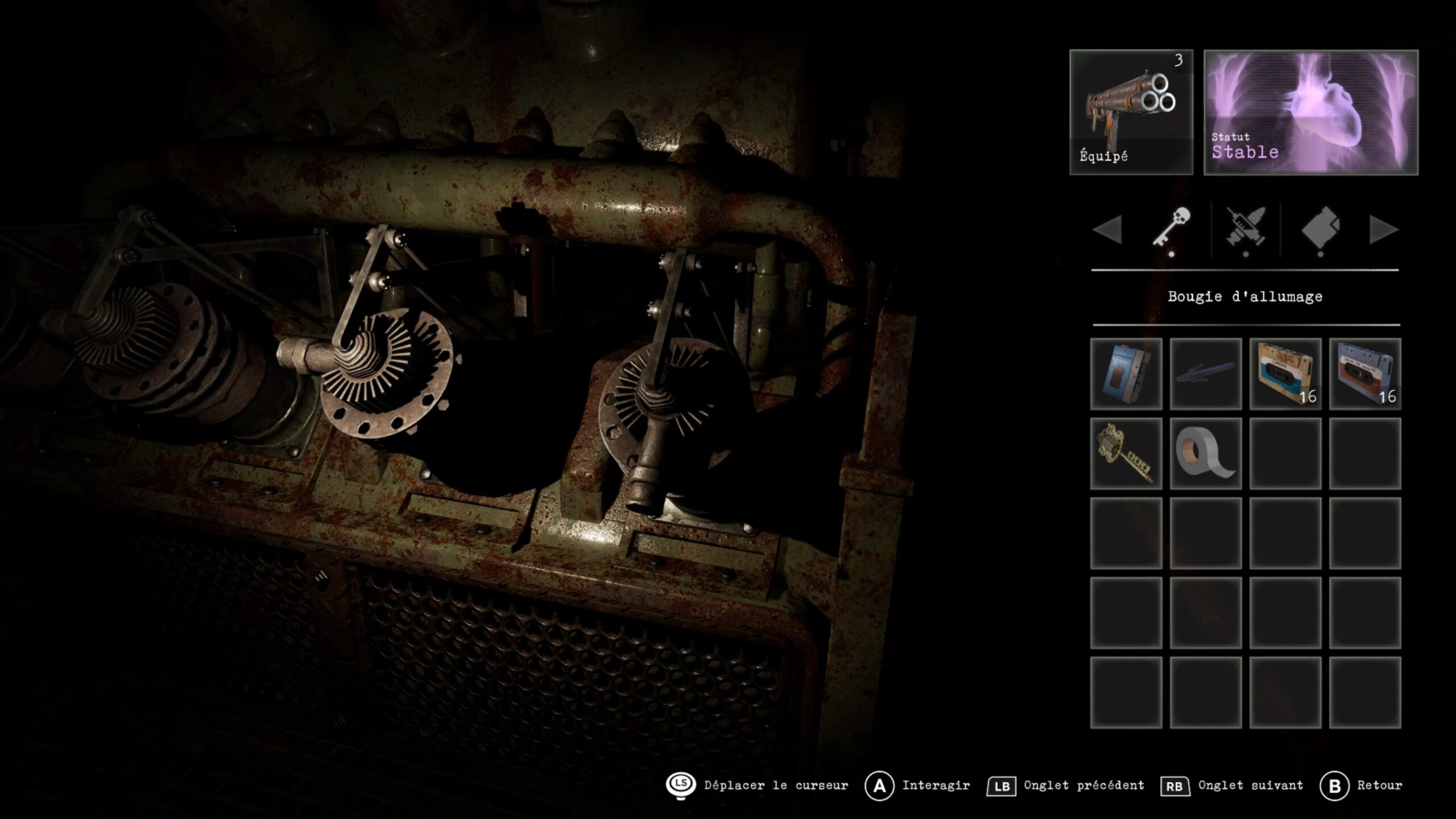View the Stable health status panel

(x=1310, y=112)
